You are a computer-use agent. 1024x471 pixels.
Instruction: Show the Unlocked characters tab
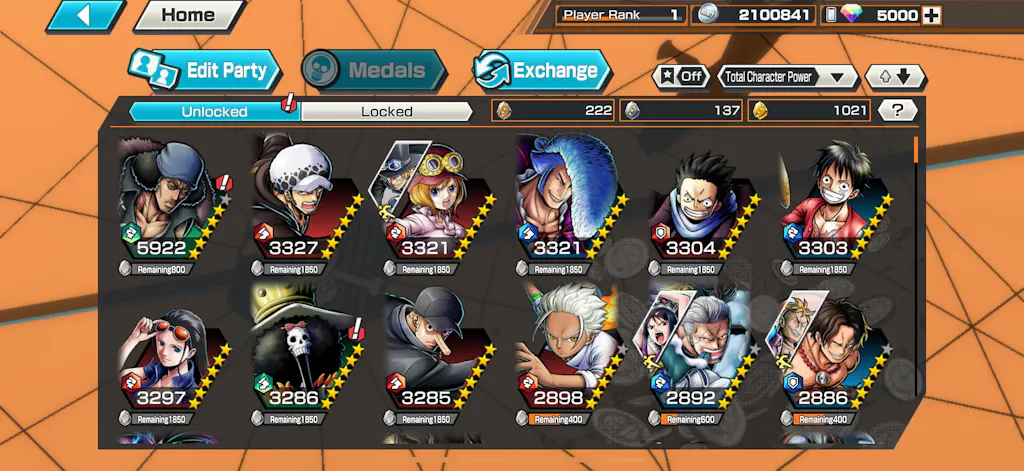[214, 111]
